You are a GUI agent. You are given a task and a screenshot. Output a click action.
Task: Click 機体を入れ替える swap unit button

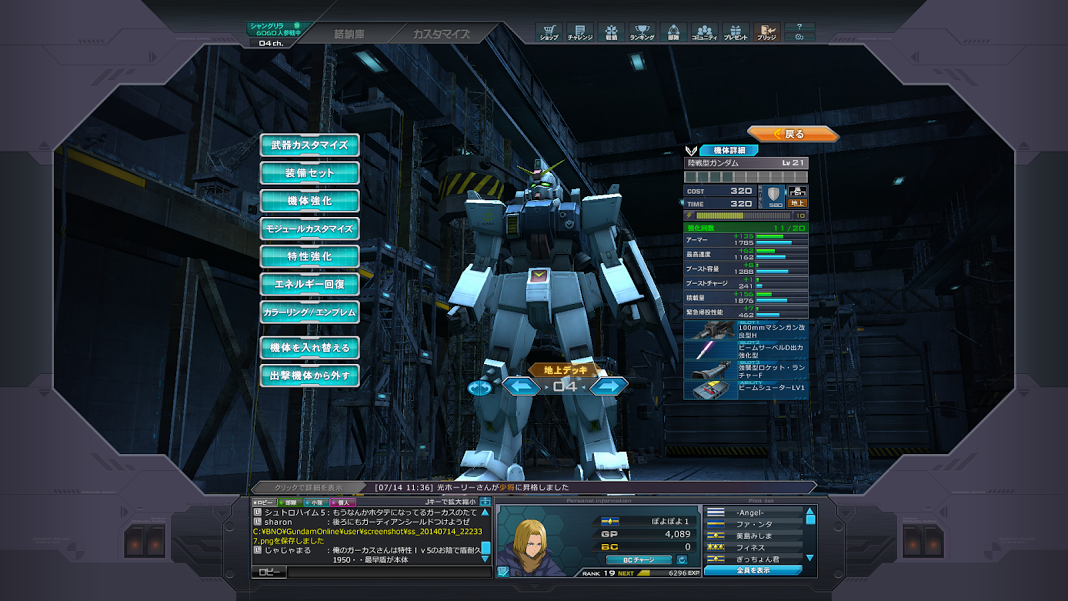(x=310, y=348)
